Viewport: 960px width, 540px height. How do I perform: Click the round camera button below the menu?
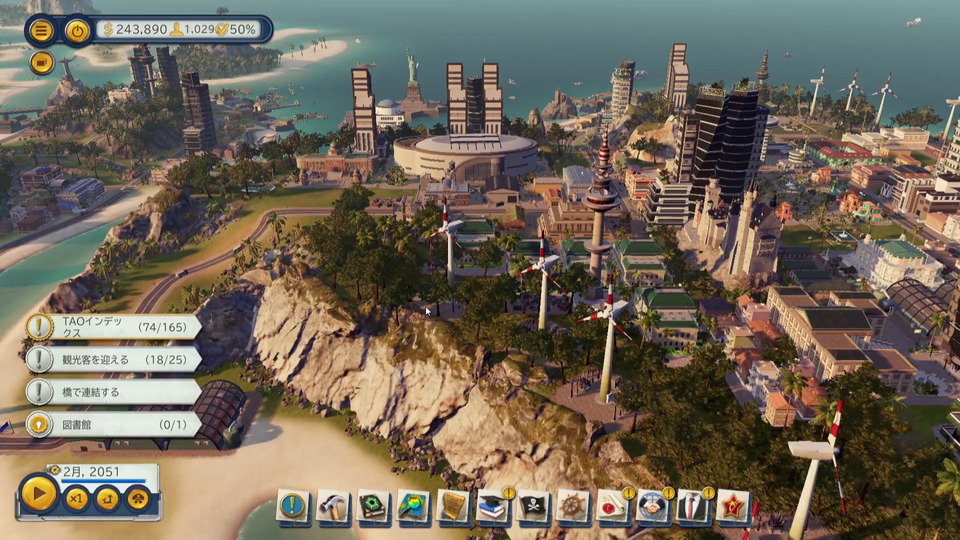(x=41, y=63)
